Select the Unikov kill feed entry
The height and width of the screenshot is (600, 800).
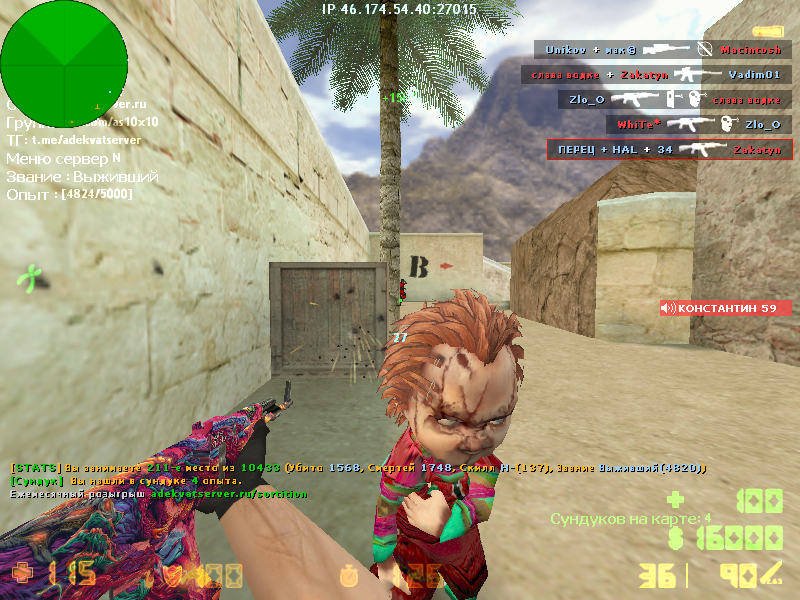click(x=663, y=49)
